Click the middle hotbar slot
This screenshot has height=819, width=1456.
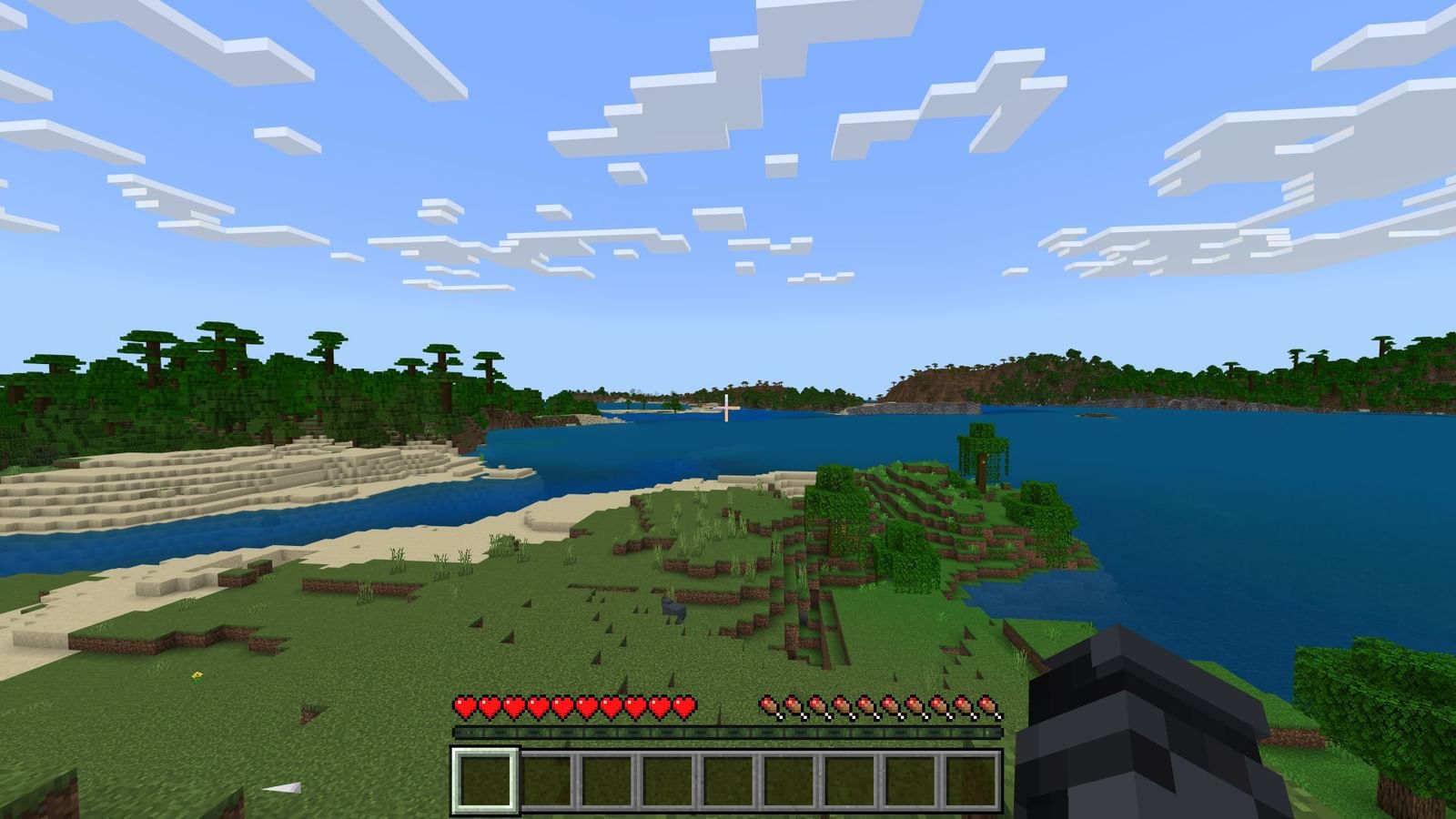tap(728, 781)
